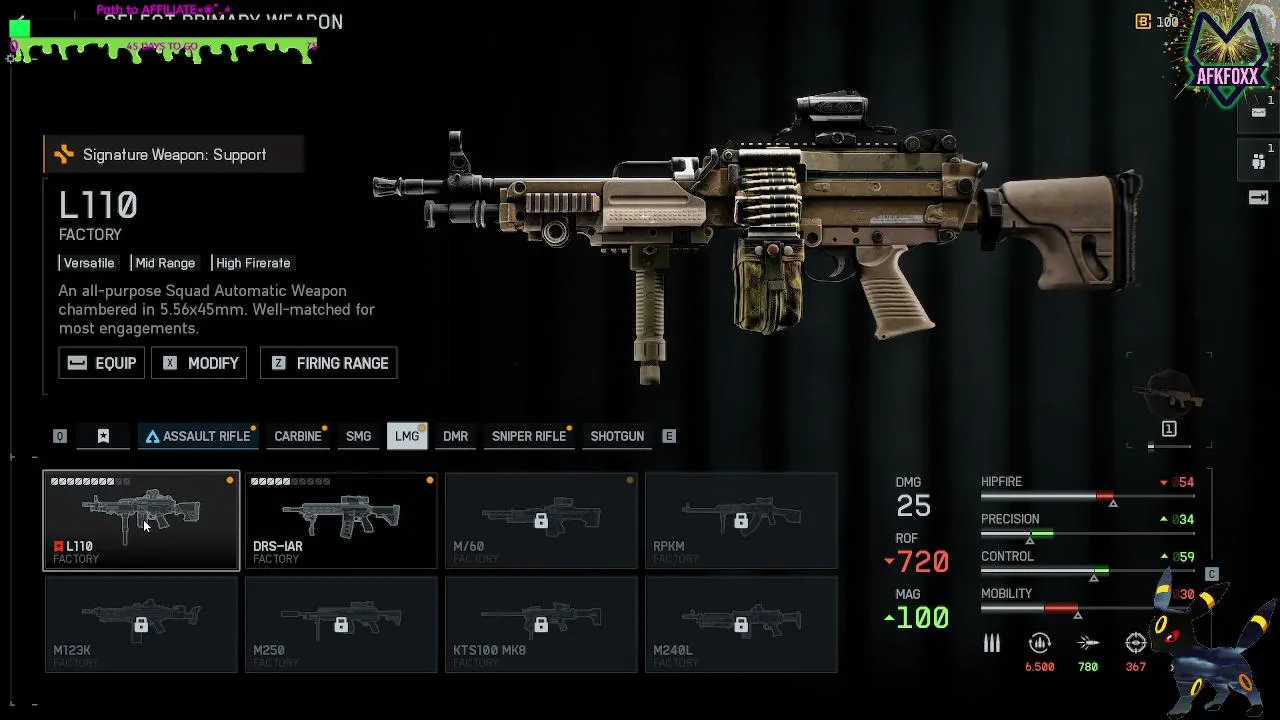Open the favorites star tab
1280x720 pixels.
[103, 436]
